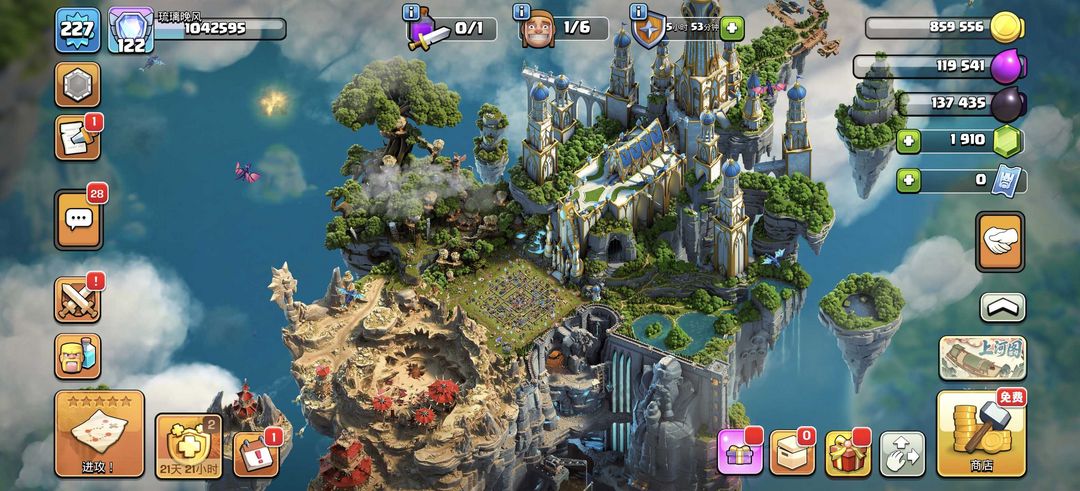Screen dimensions: 1080x491
Task: Open the league trophy badge showing 122
Action: [x=130, y=29]
